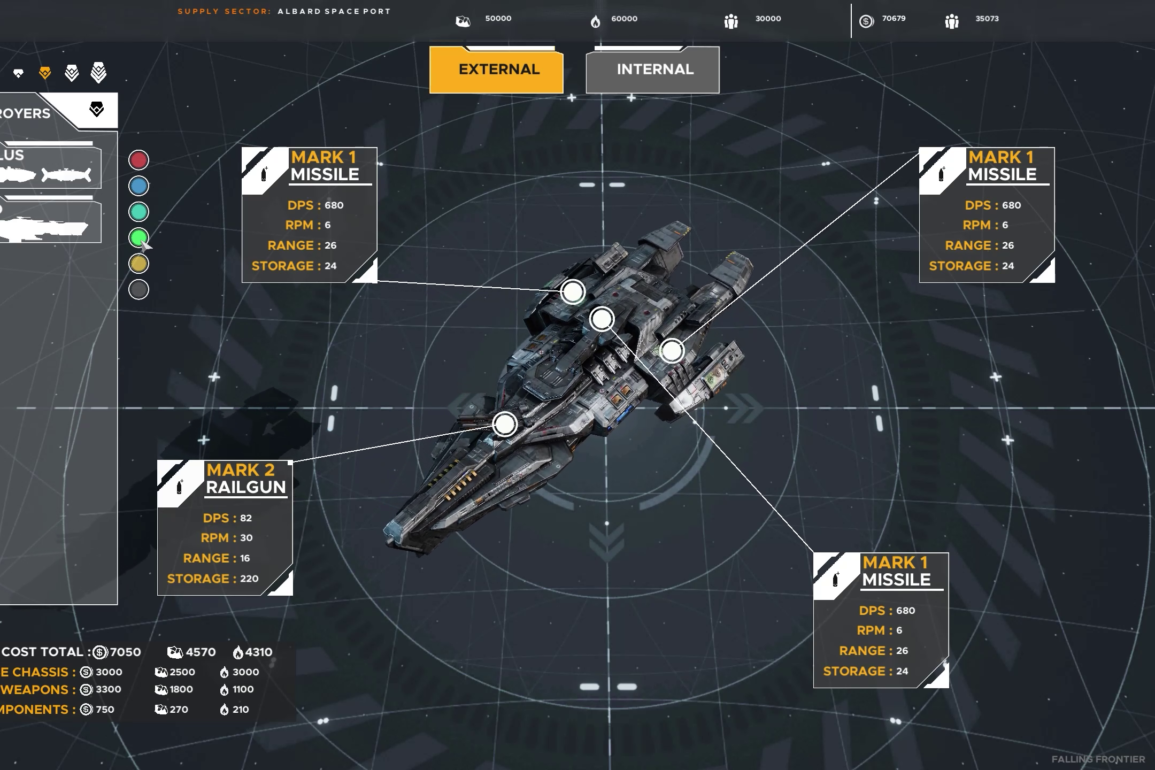Select the red hull color swatch
This screenshot has height=770, width=1155.
(139, 160)
